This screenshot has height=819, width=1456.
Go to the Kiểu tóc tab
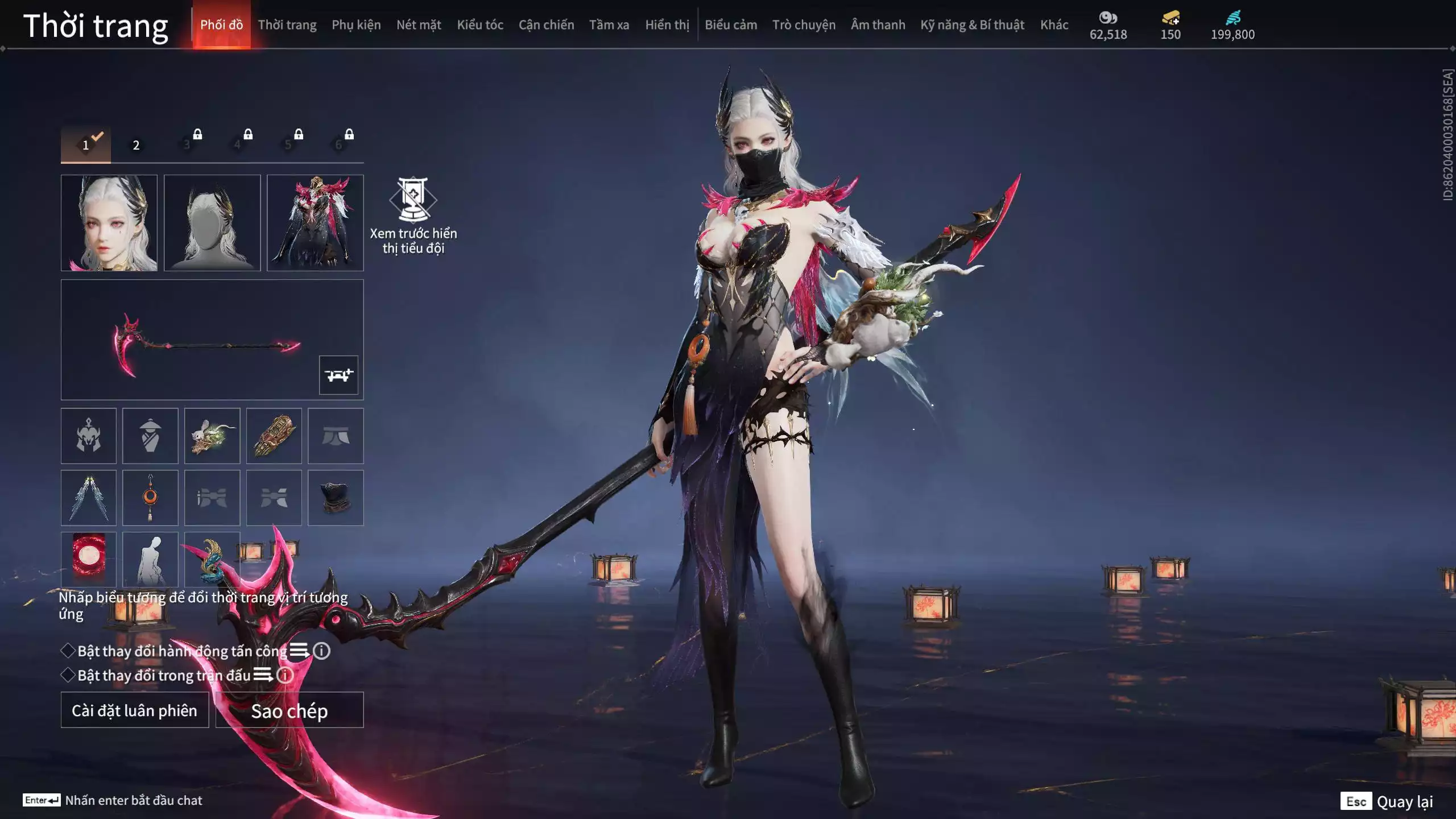coord(480,25)
